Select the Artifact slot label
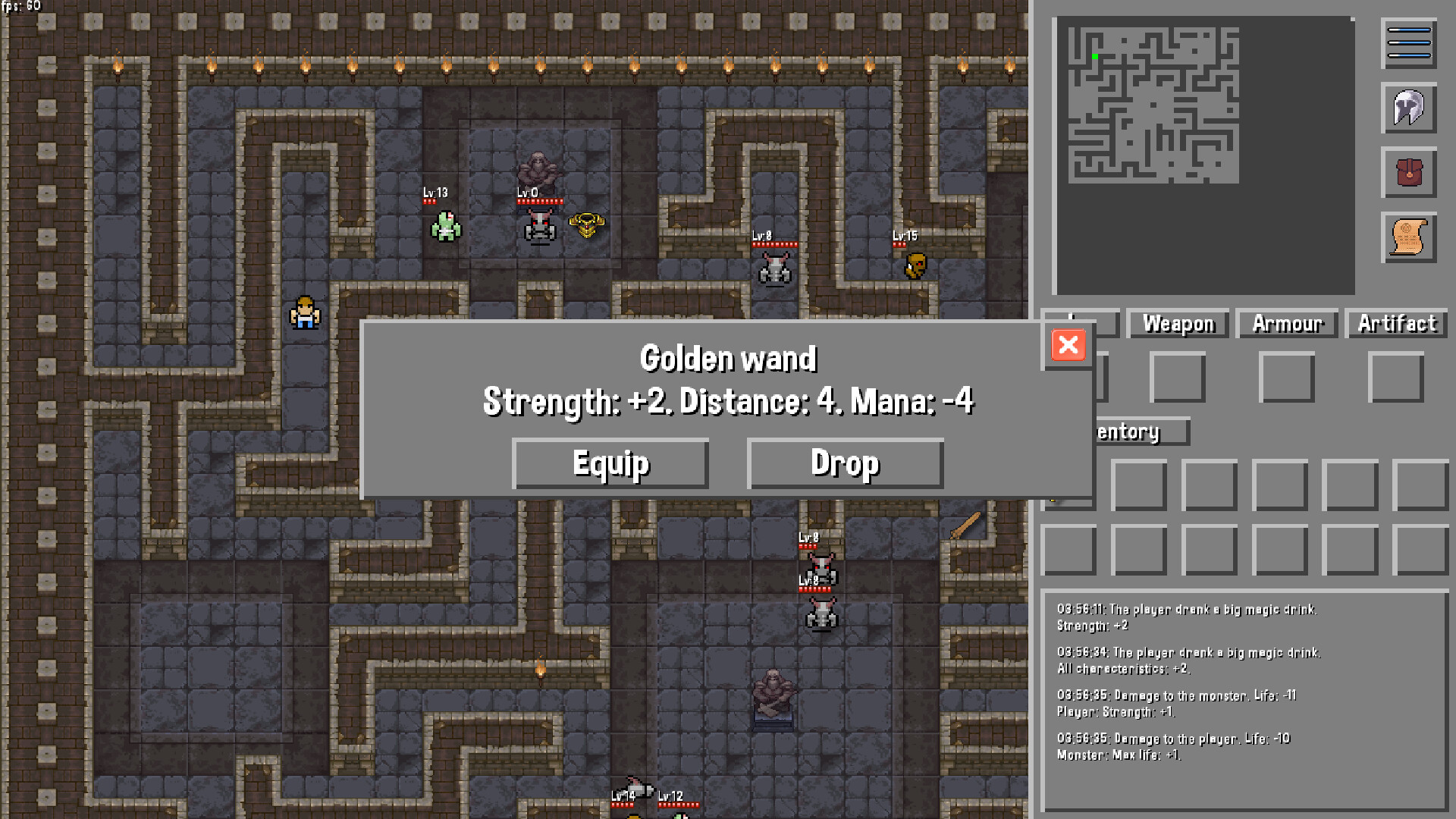 click(1396, 325)
